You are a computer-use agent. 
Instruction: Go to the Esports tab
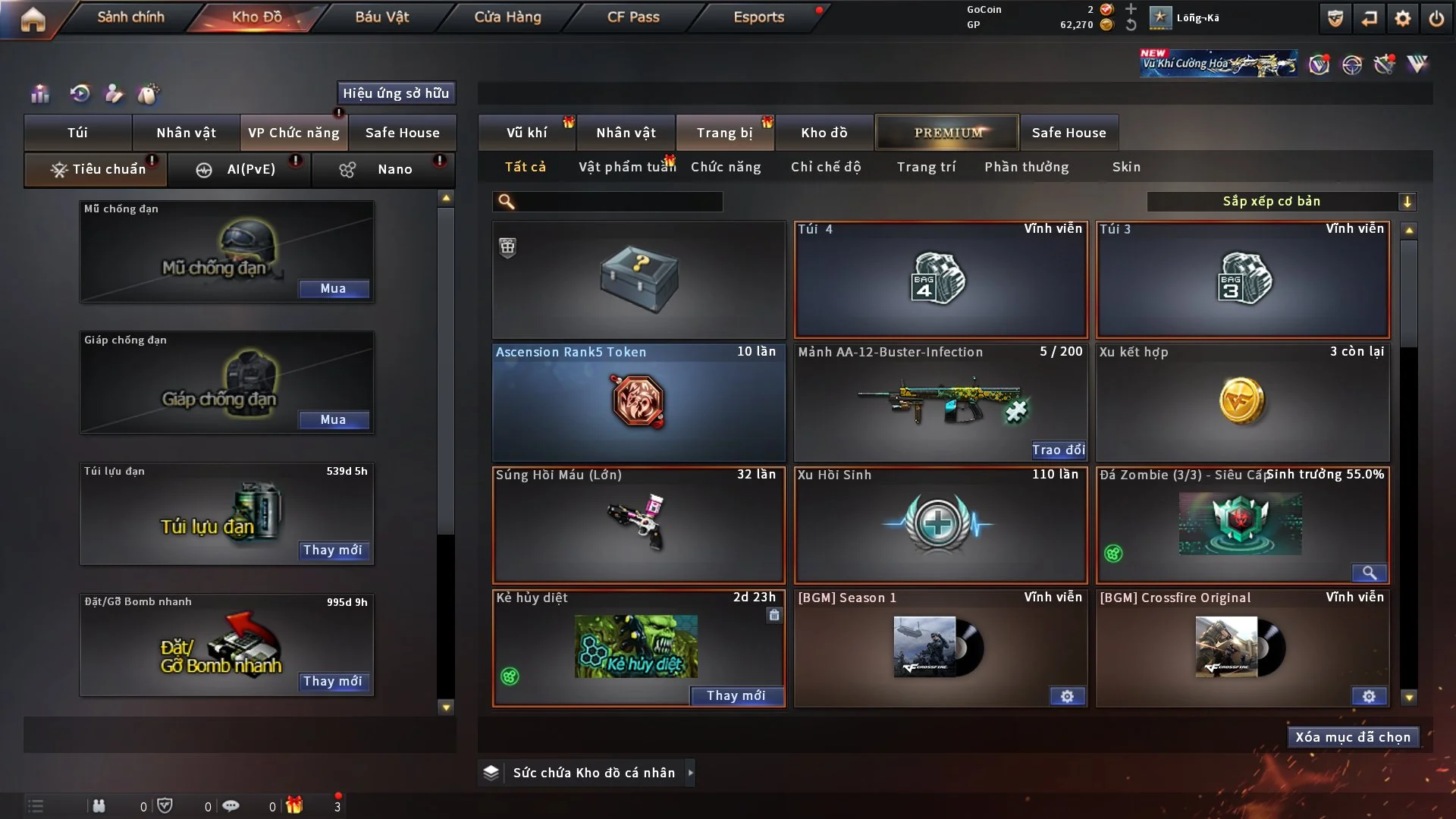point(758,17)
